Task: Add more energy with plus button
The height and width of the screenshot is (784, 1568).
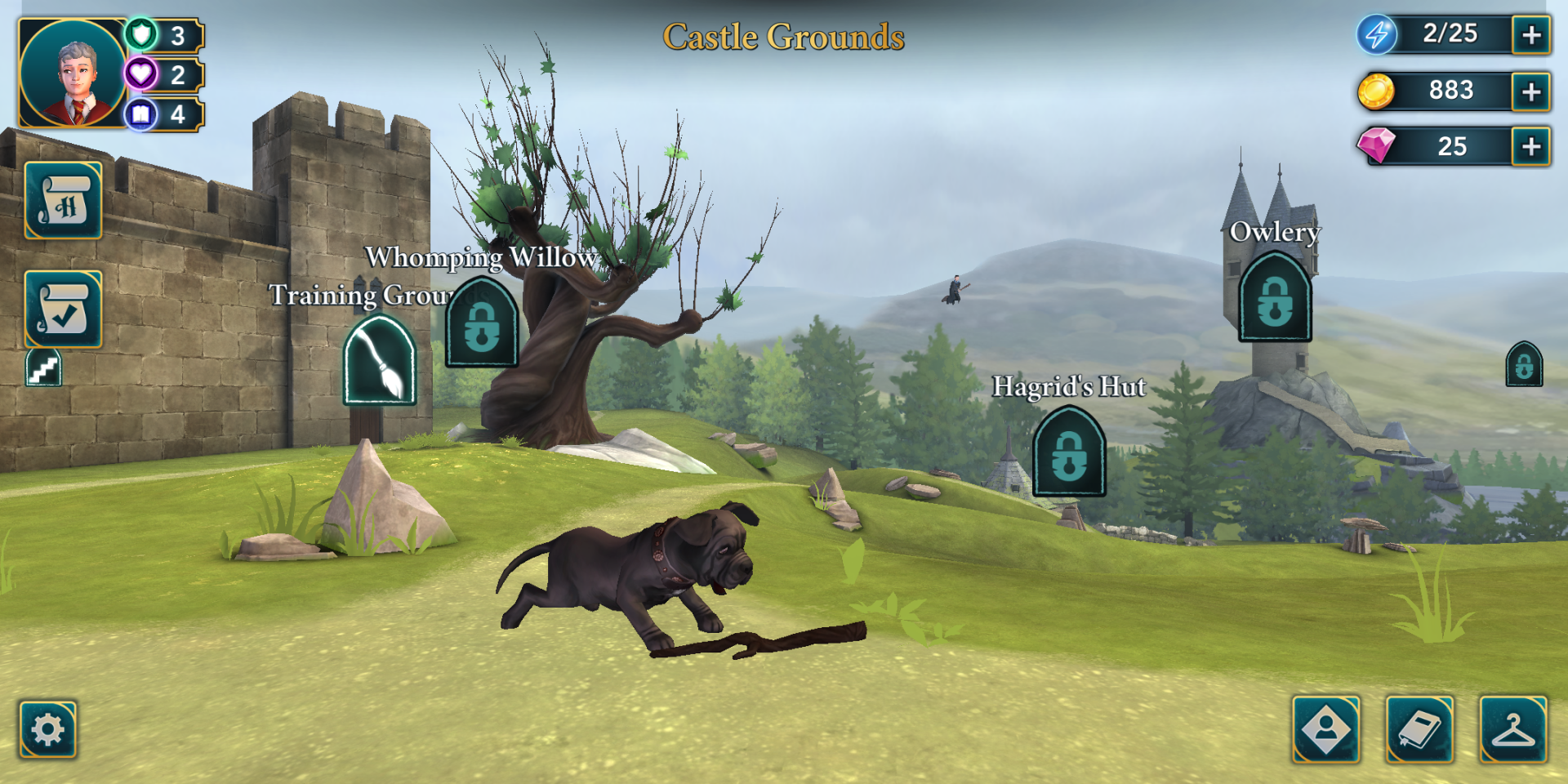Action: point(1531,35)
